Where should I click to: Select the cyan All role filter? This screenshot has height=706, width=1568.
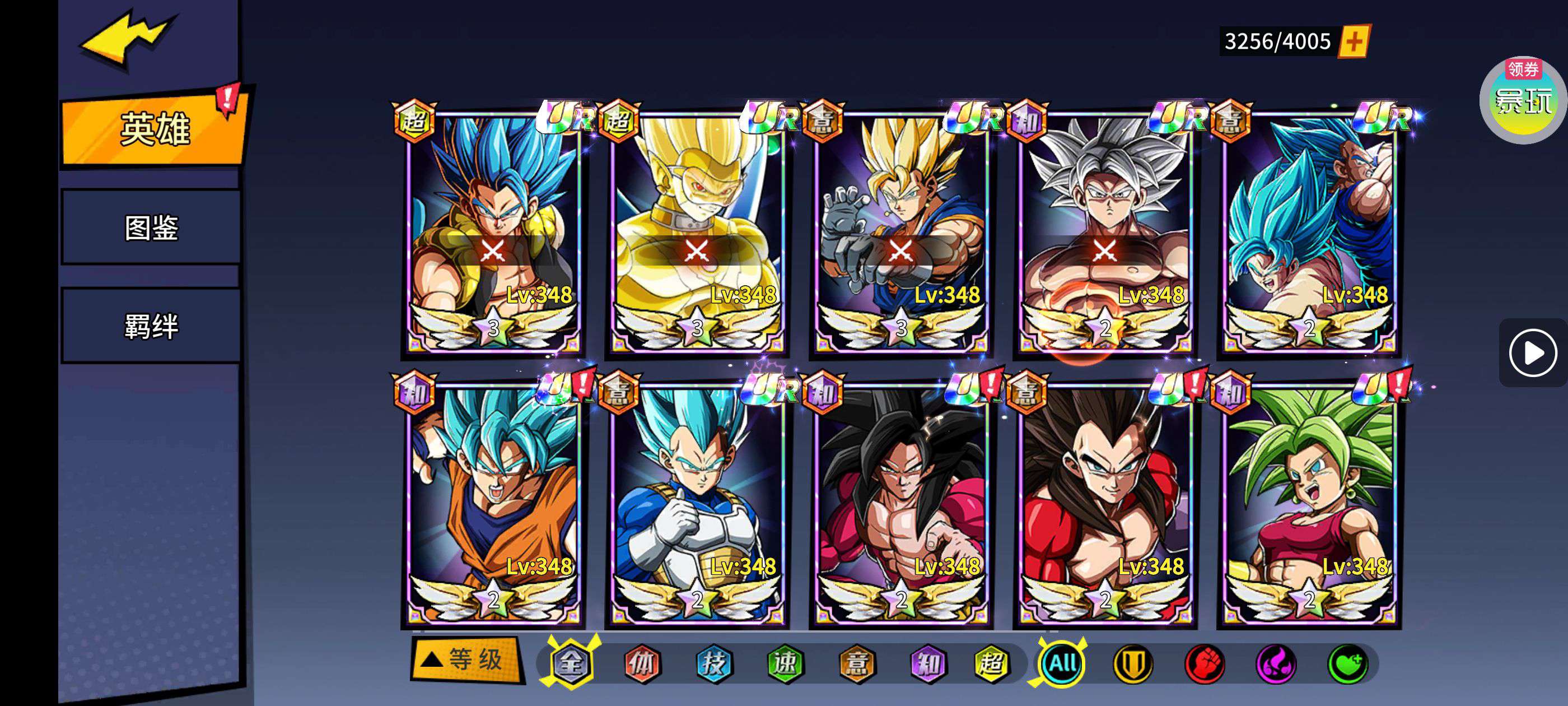[1062, 663]
